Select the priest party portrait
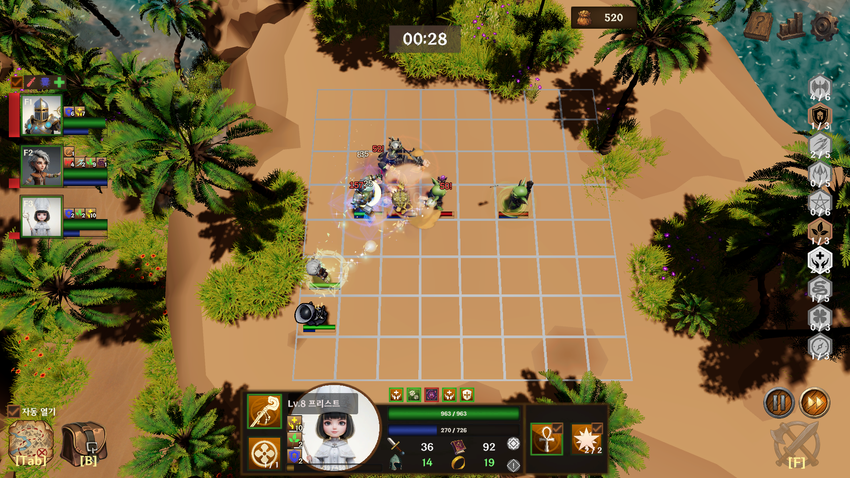 click(41, 216)
